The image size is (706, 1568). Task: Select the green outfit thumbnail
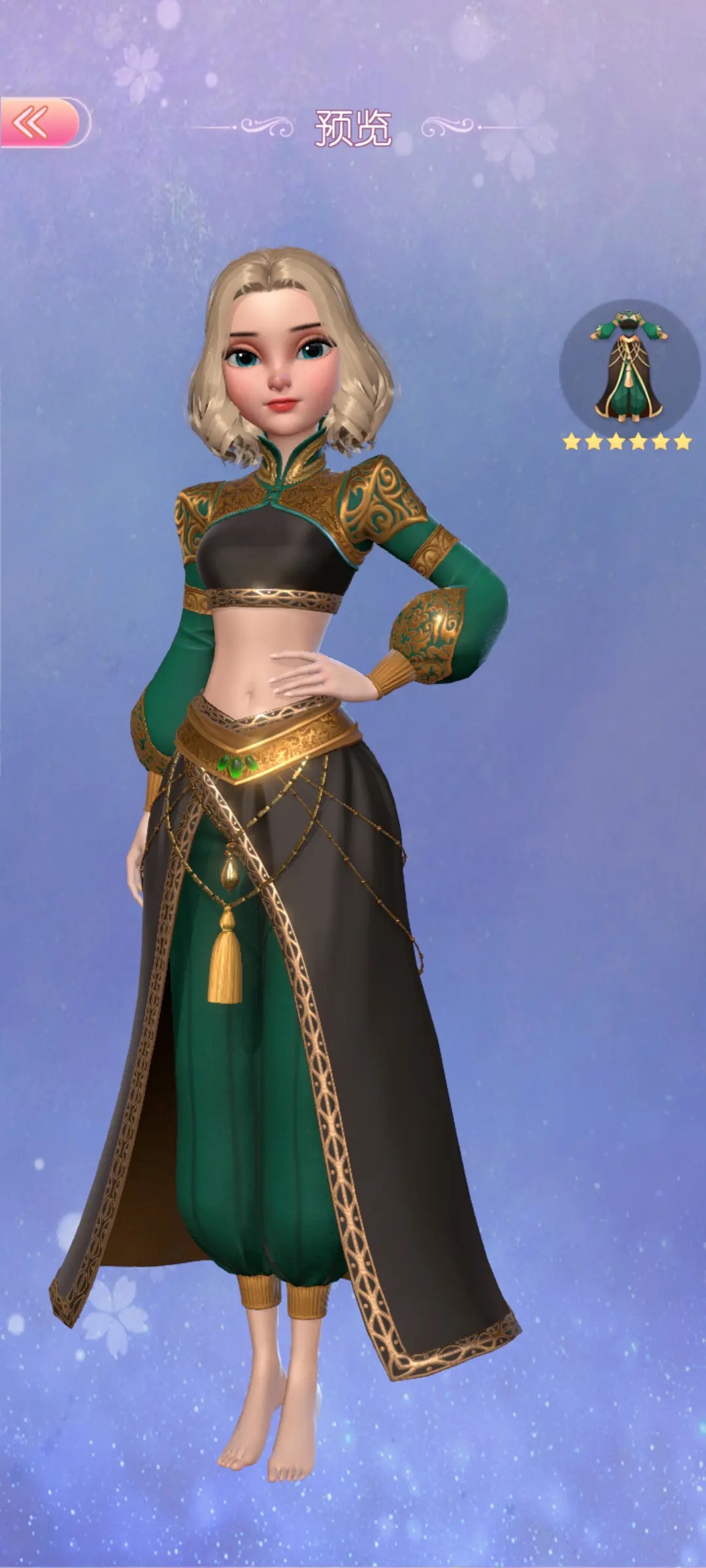point(628,367)
